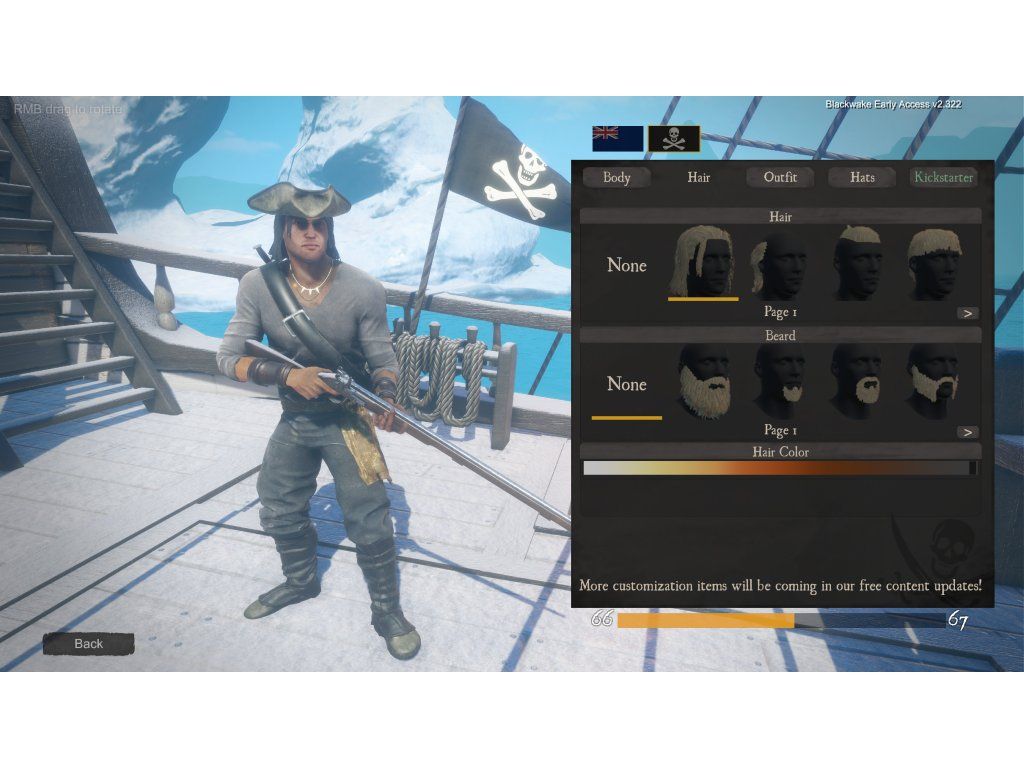Choose the full bushy beard
The height and width of the screenshot is (768, 1024).
point(704,383)
